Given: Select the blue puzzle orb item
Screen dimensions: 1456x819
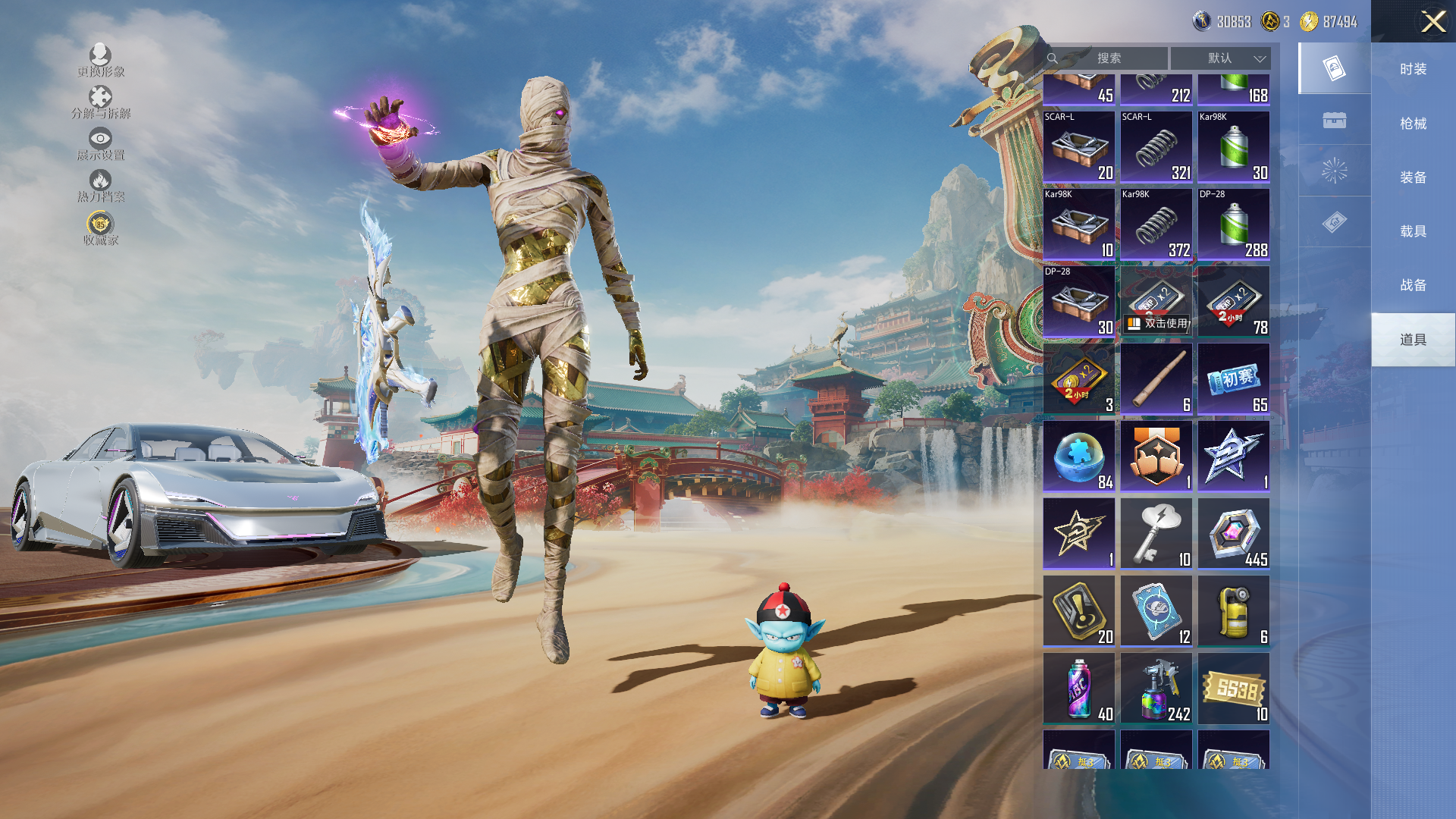Looking at the screenshot, I should [x=1078, y=457].
